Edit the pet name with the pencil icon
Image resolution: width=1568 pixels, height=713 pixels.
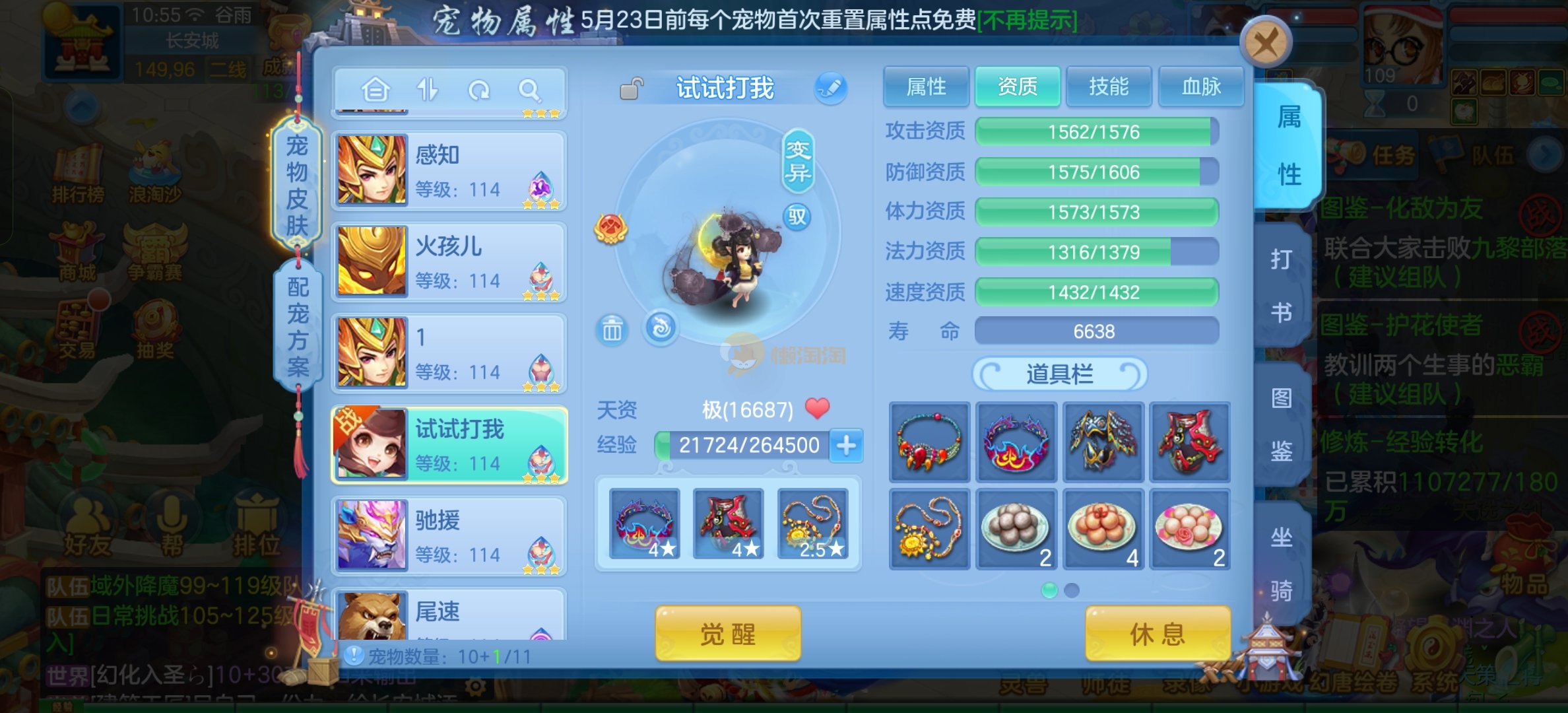pos(830,88)
